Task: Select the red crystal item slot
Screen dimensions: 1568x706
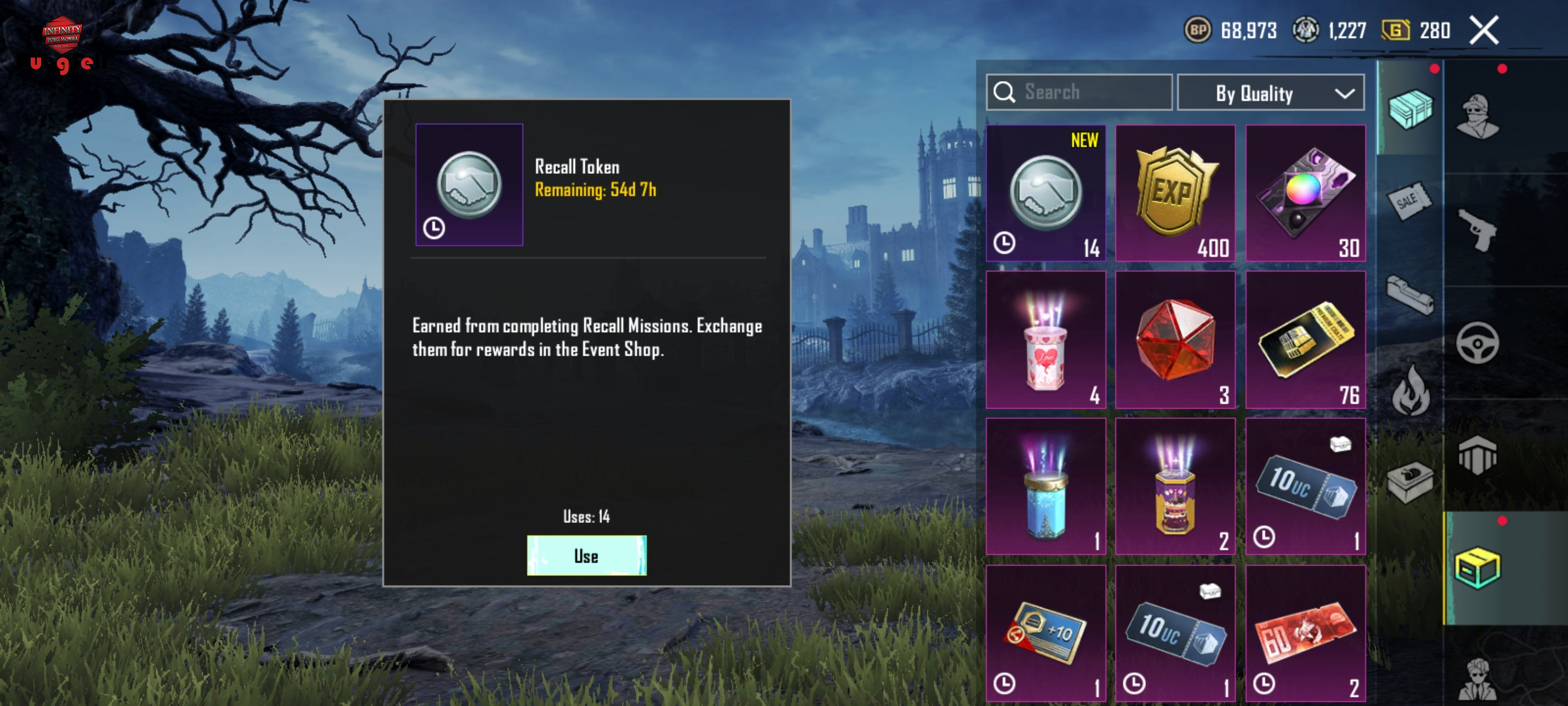Action: coord(1175,340)
